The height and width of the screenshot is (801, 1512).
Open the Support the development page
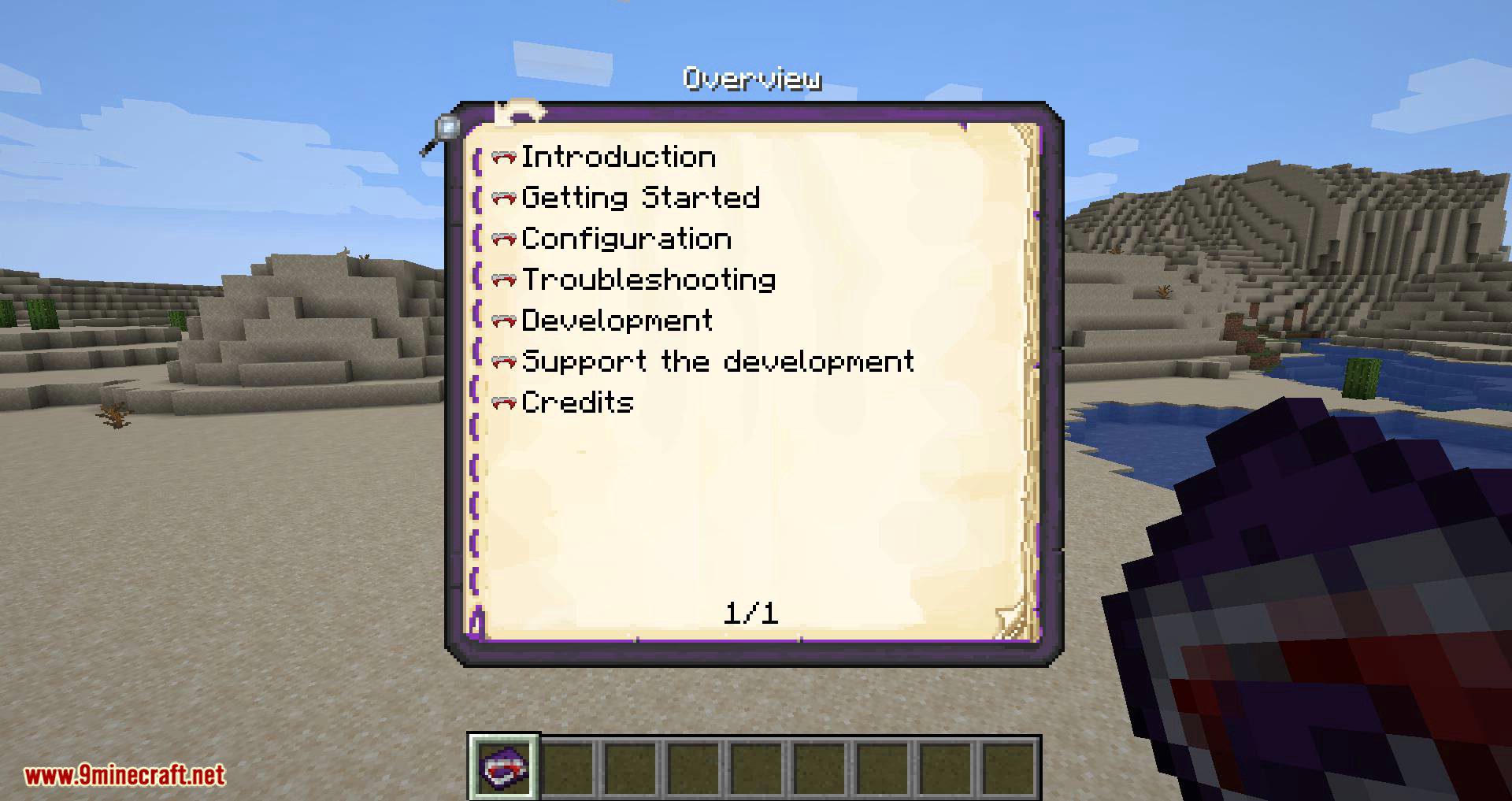(x=717, y=361)
